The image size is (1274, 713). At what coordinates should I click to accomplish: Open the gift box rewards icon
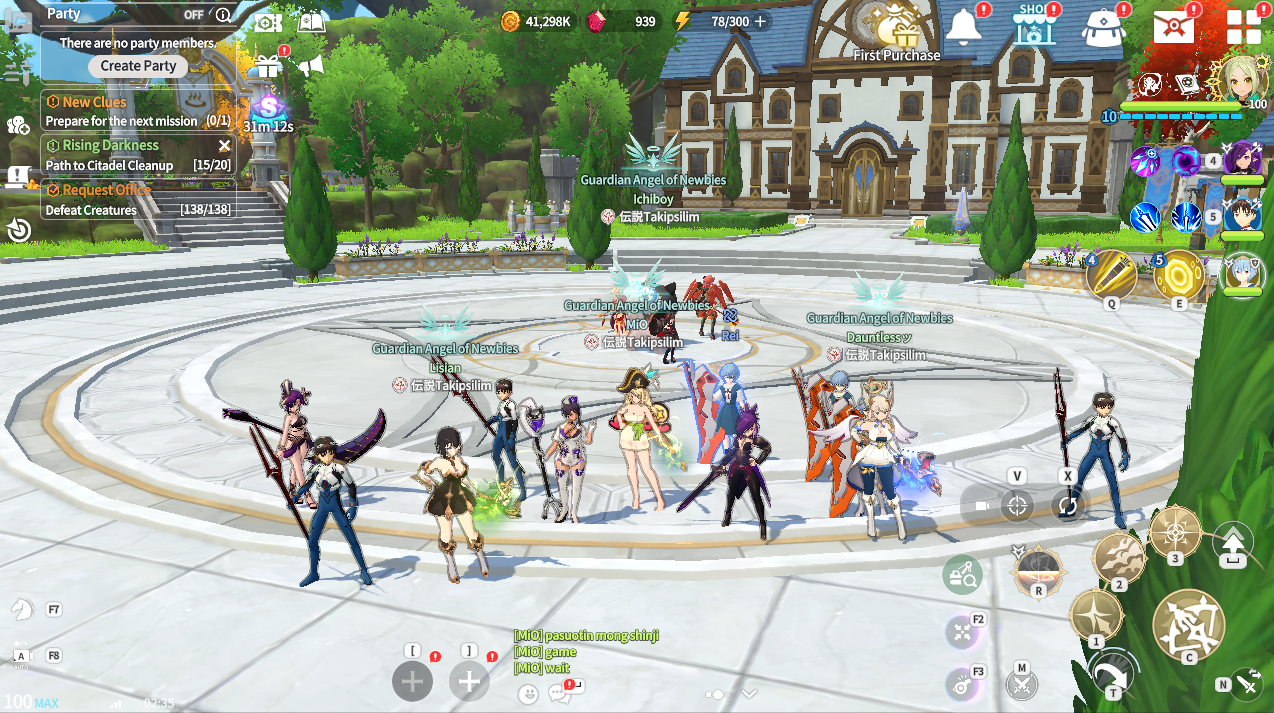pos(265,66)
